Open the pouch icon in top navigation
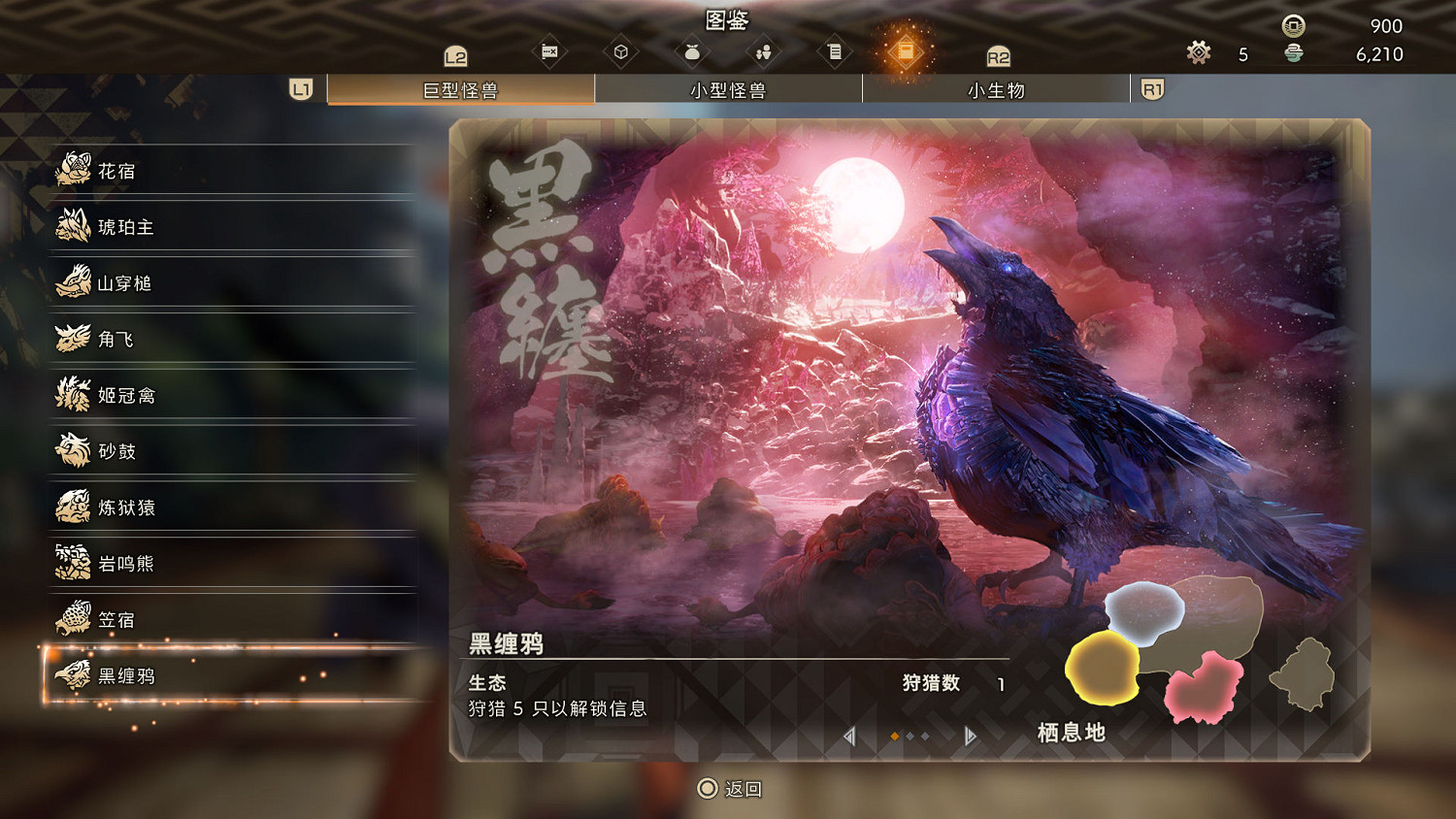This screenshot has width=1456, height=819. 691,49
